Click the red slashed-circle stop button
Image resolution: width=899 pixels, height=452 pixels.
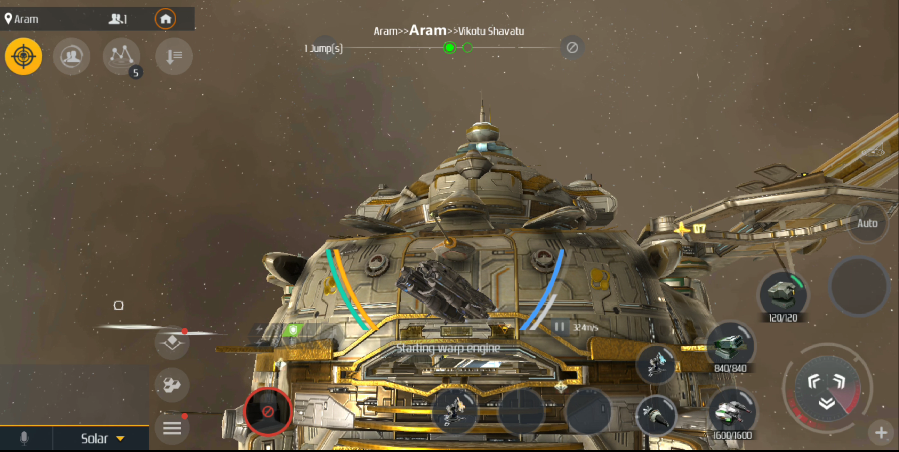[x=268, y=410]
